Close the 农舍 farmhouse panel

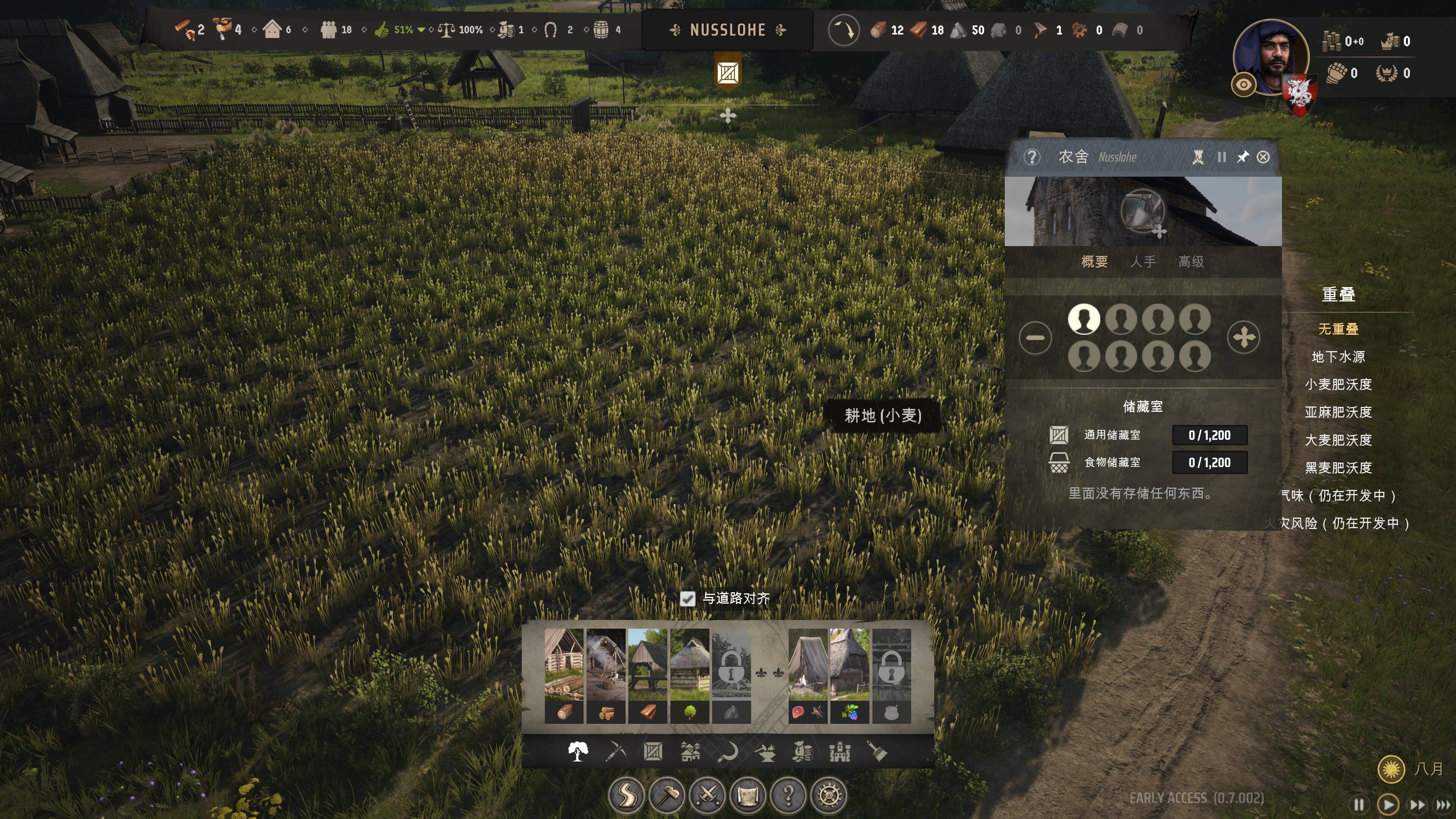coord(1263,157)
